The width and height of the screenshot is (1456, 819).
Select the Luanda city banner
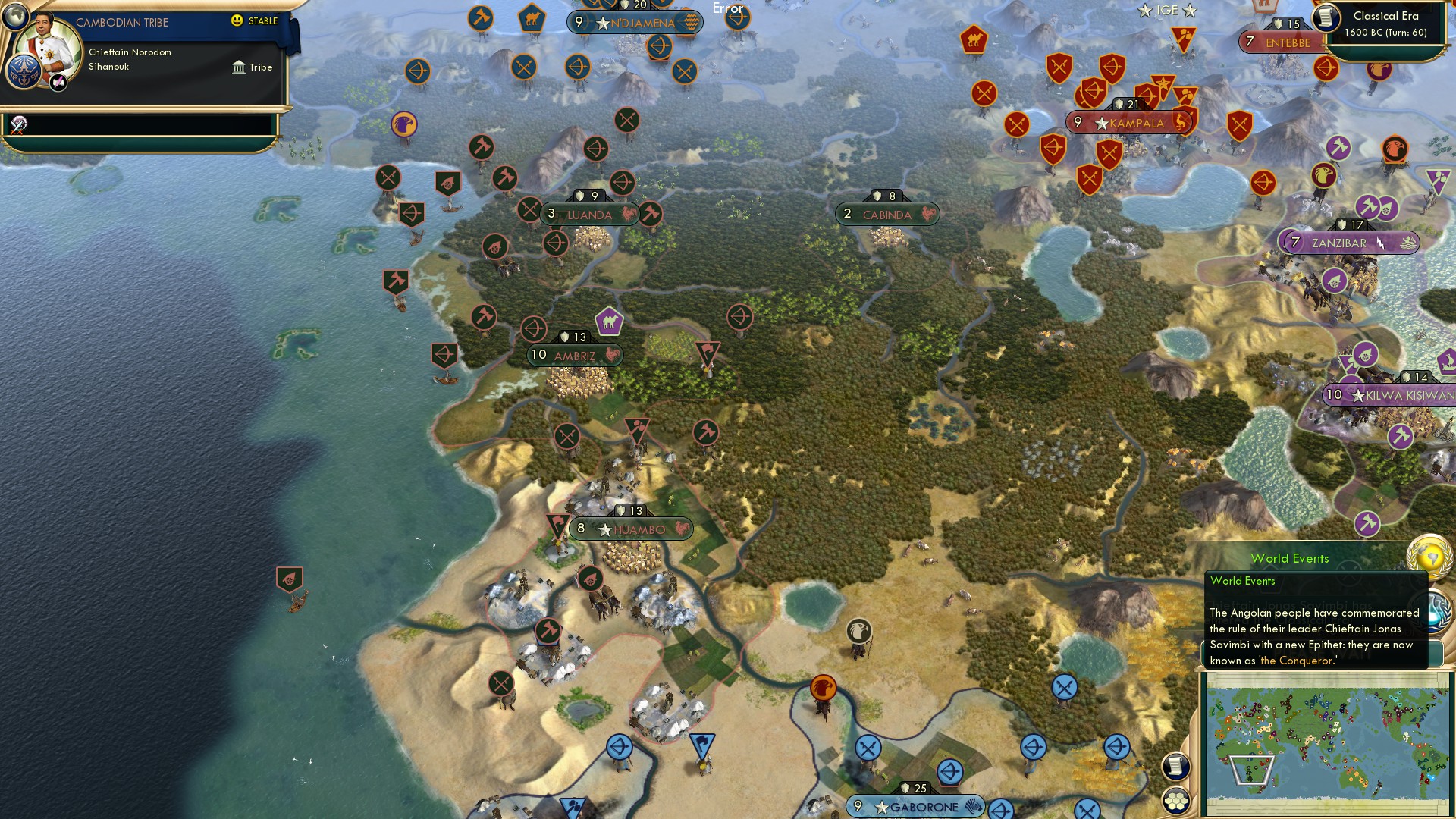click(x=588, y=215)
